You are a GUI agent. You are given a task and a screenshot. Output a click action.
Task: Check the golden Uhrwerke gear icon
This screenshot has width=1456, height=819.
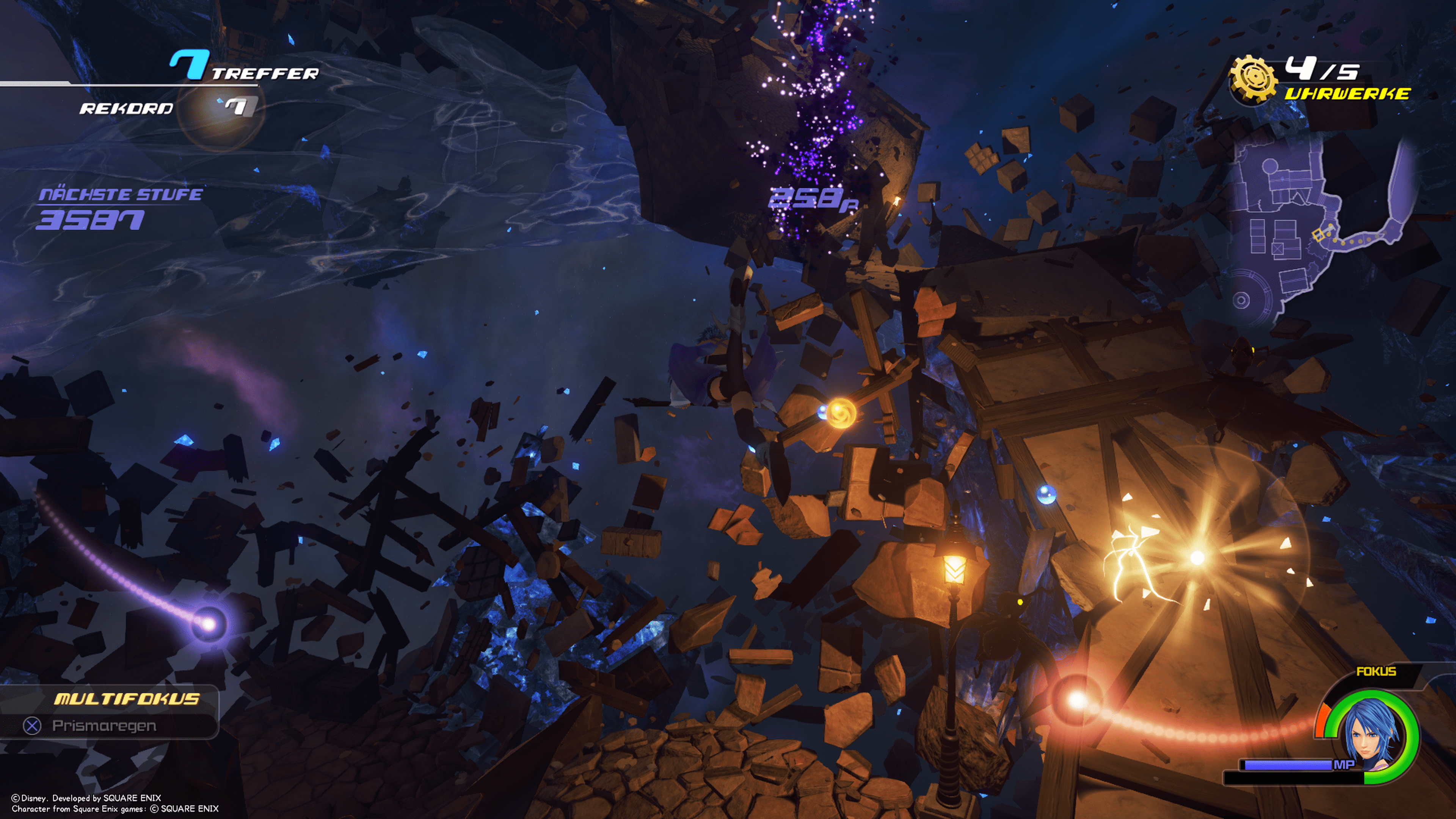[1252, 80]
